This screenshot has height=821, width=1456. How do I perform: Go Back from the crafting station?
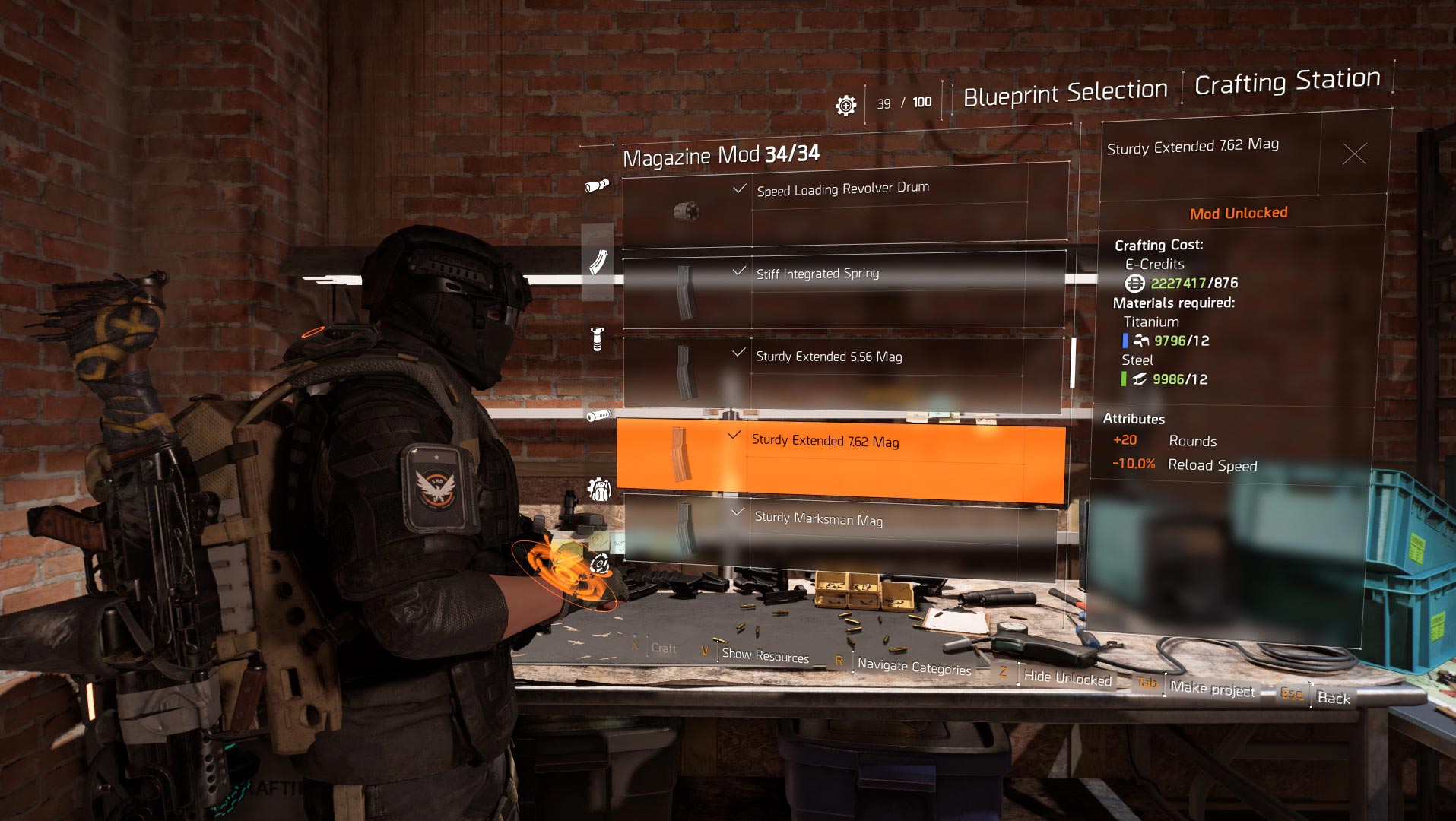point(1334,698)
